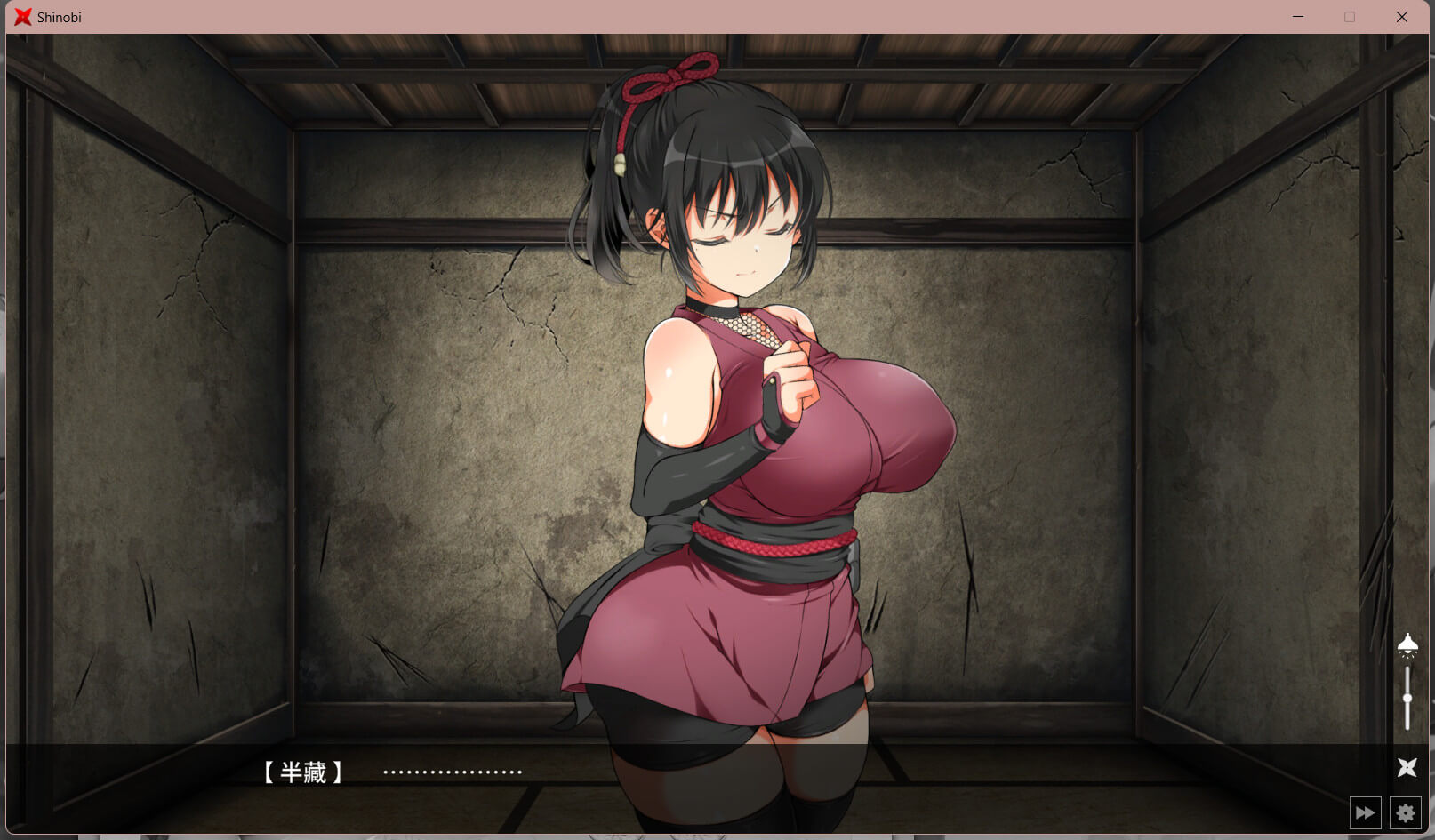Click the shuriken icon
The height and width of the screenshot is (840, 1435).
pos(1407,767)
